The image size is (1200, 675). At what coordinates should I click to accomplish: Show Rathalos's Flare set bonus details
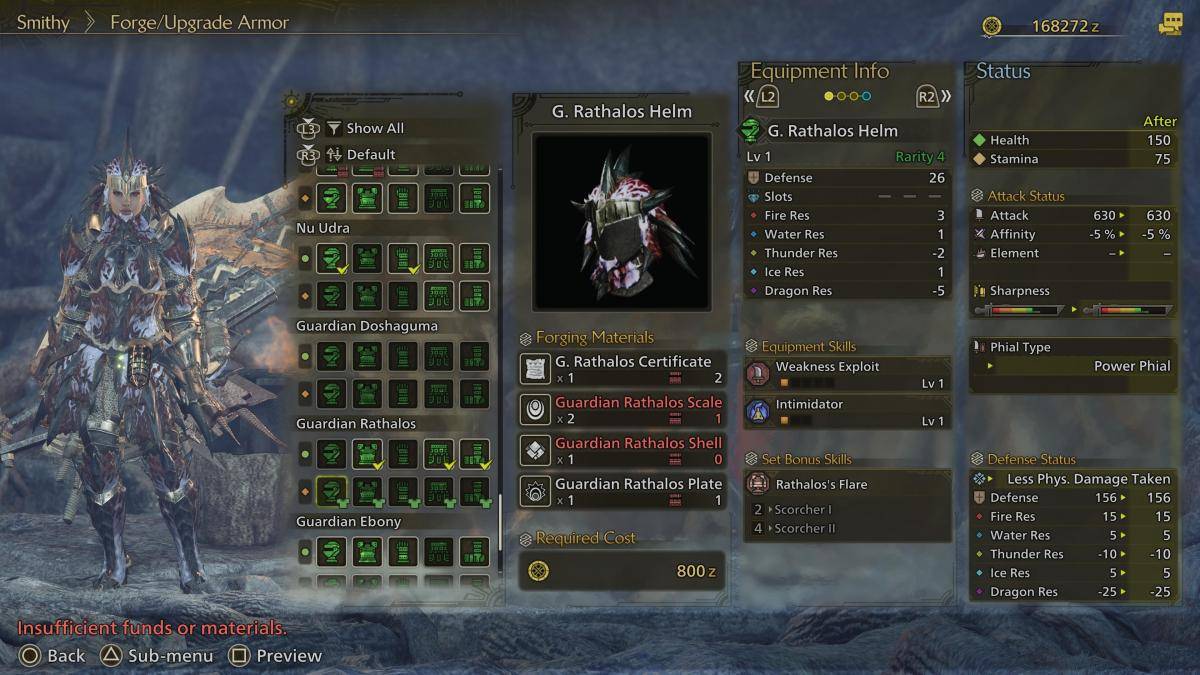pos(847,484)
